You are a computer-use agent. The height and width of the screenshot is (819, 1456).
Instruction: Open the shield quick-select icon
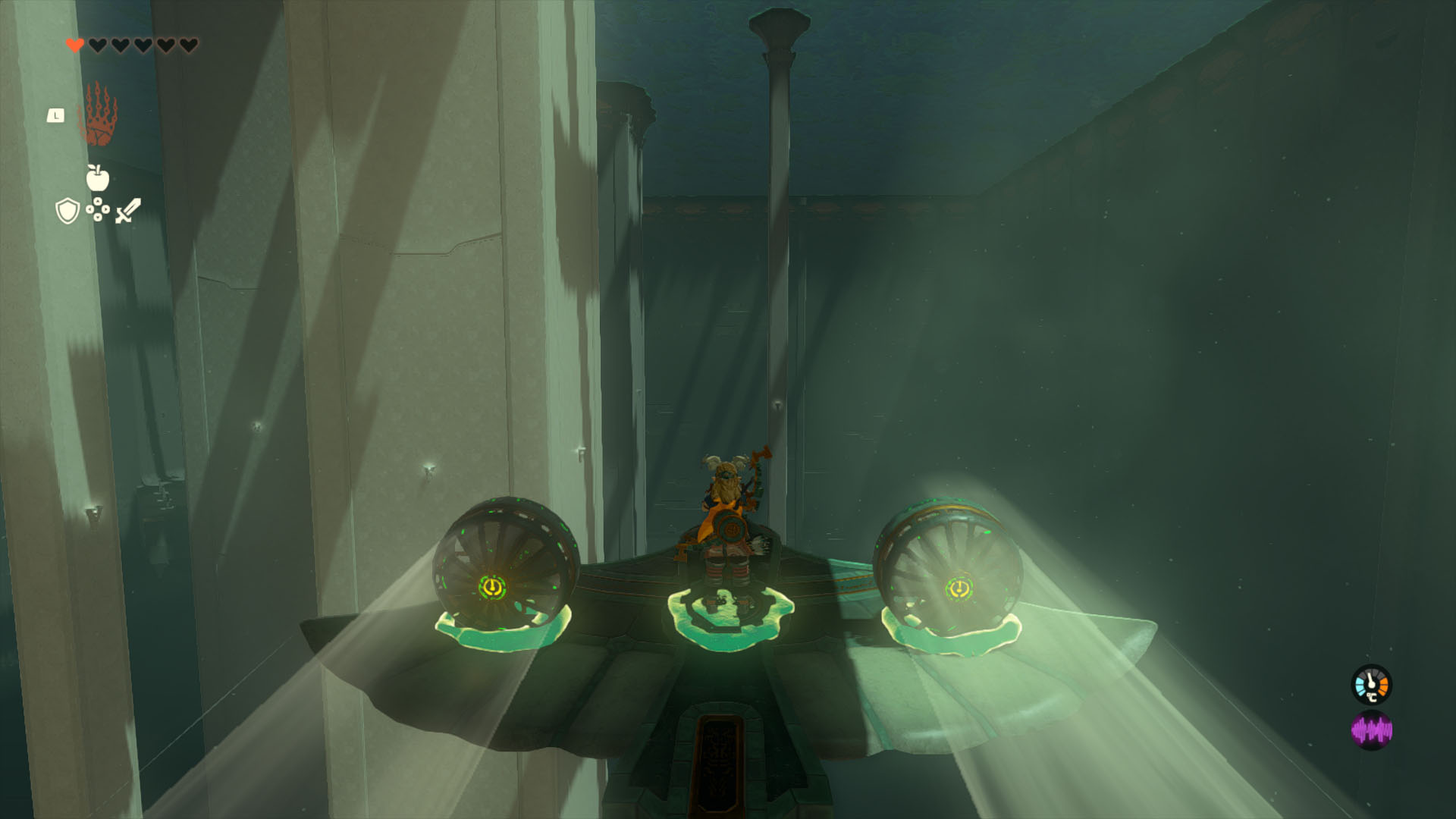click(67, 211)
